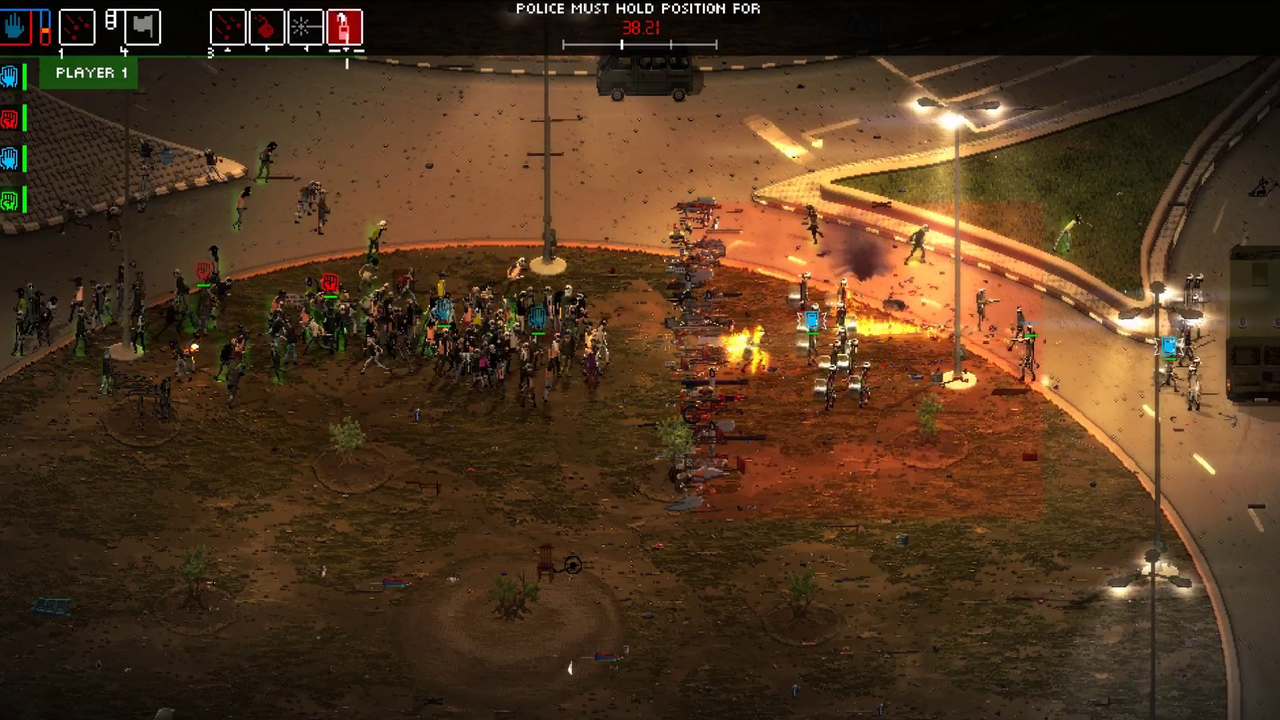Image resolution: width=1280 pixels, height=720 pixels.
Task: Click the PLAYER 1 banner
Action: click(x=90, y=72)
